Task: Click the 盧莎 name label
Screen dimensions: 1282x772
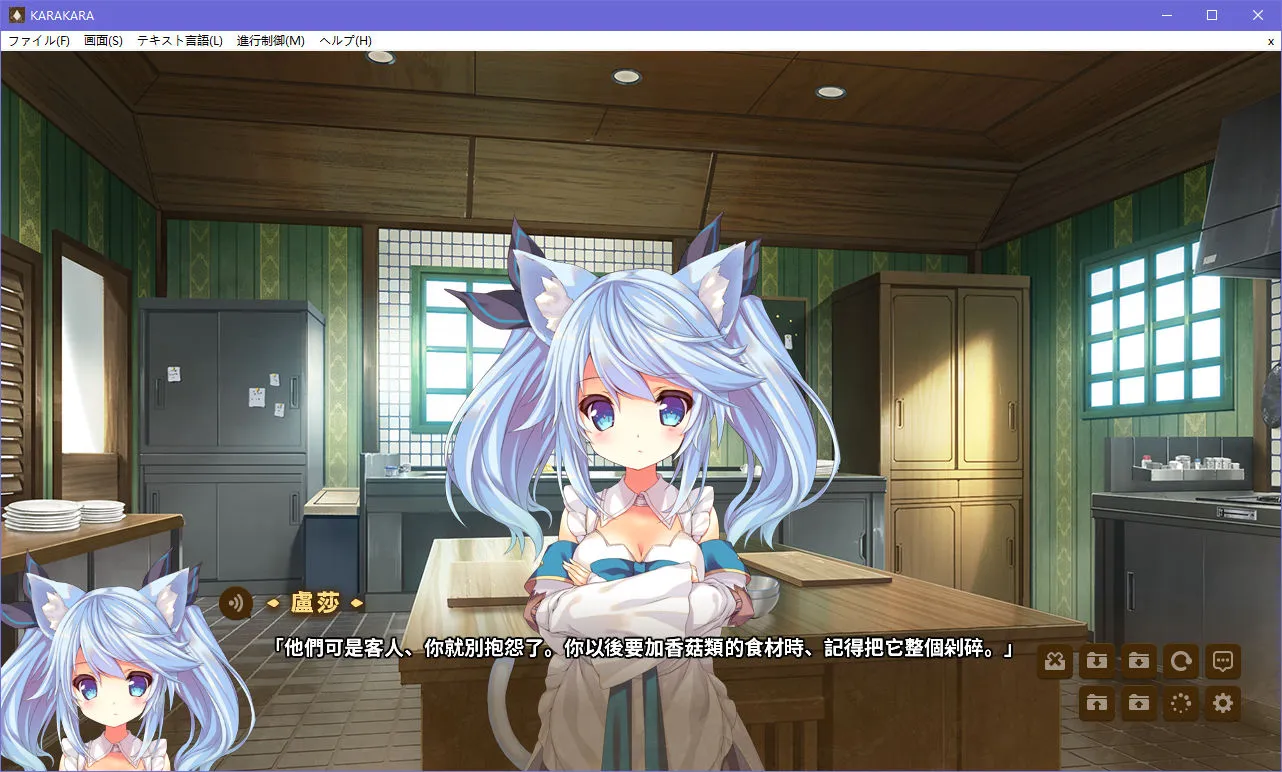Action: pyautogui.click(x=313, y=603)
